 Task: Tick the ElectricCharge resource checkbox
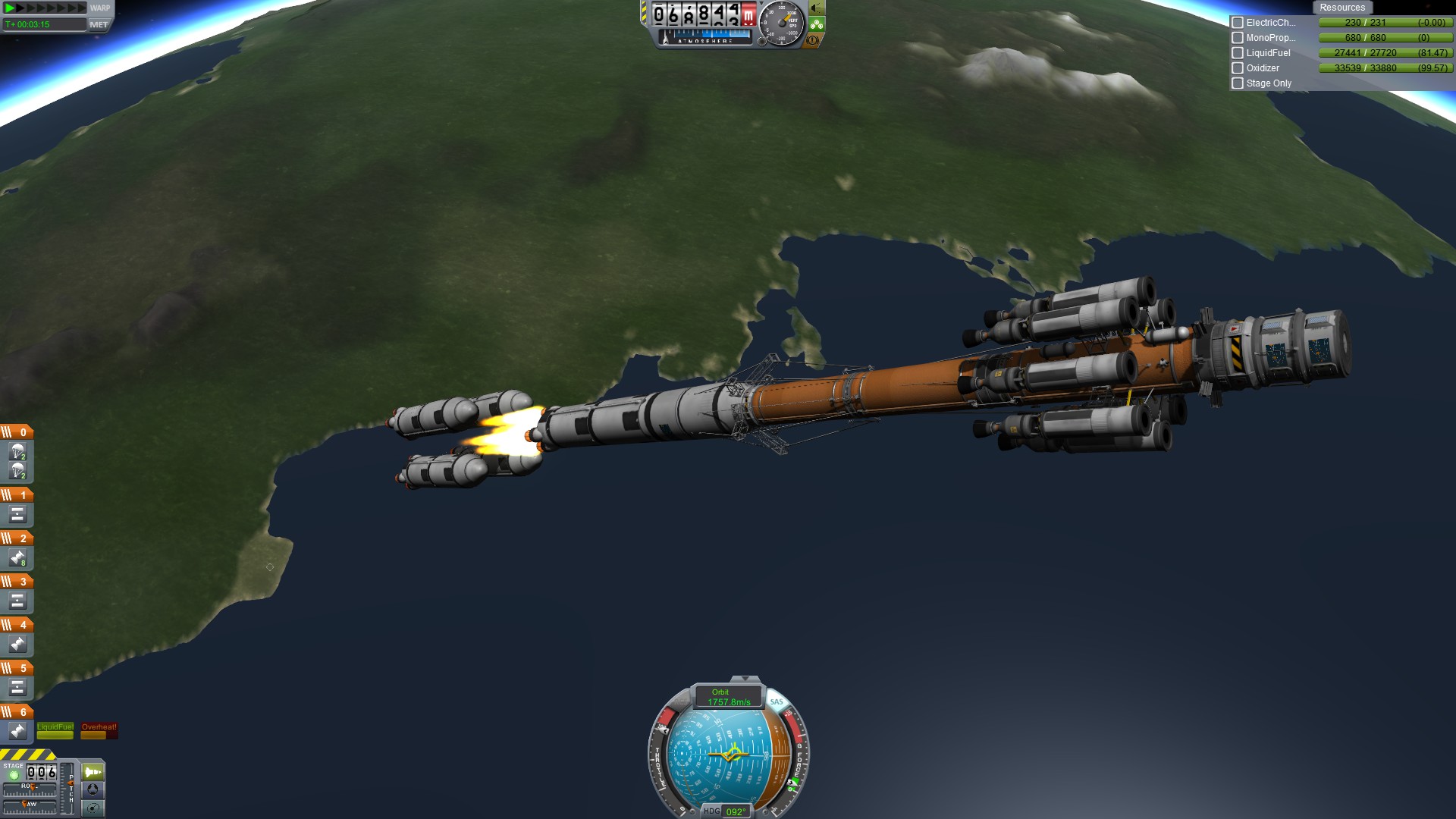tap(1238, 23)
